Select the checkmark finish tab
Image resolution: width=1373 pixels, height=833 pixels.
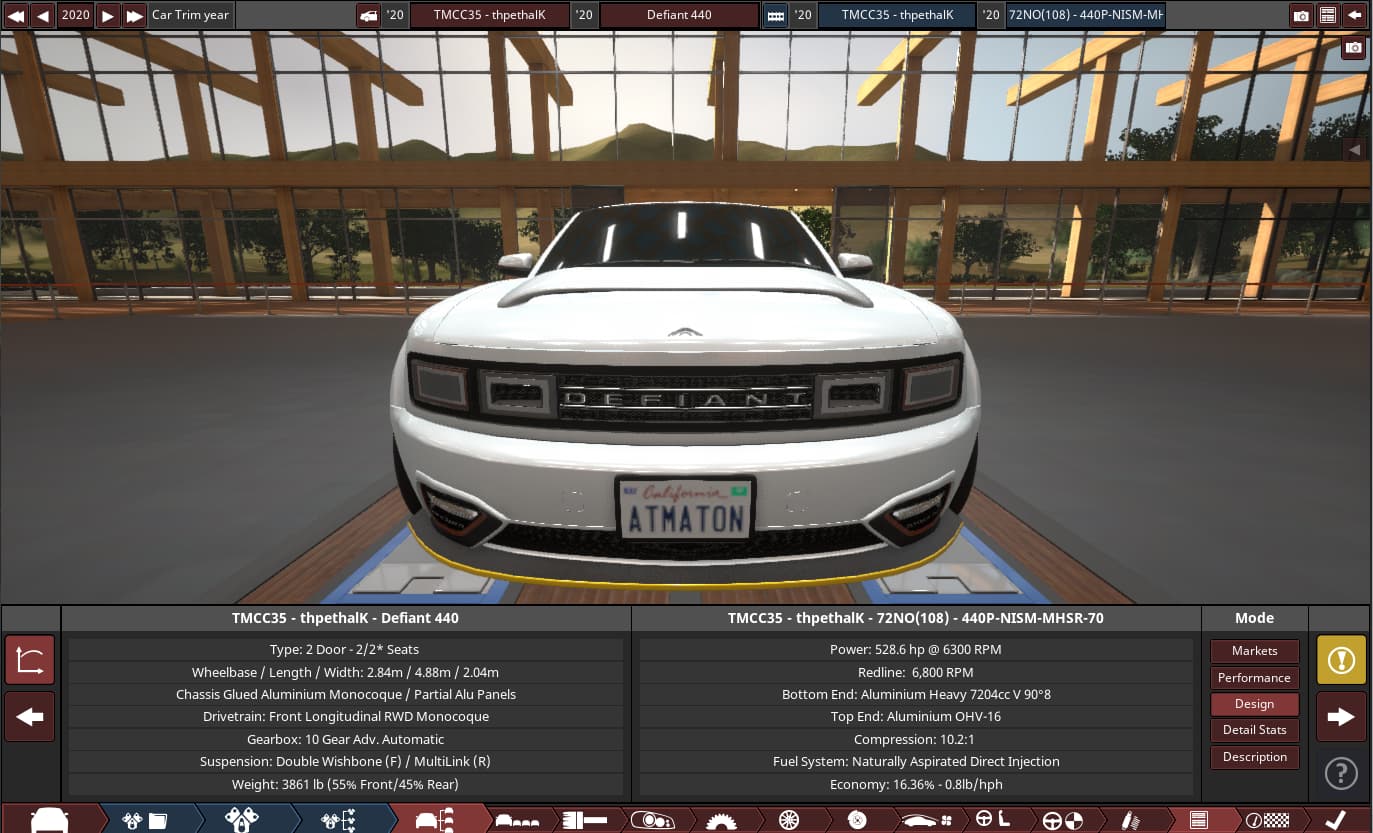click(1334, 820)
